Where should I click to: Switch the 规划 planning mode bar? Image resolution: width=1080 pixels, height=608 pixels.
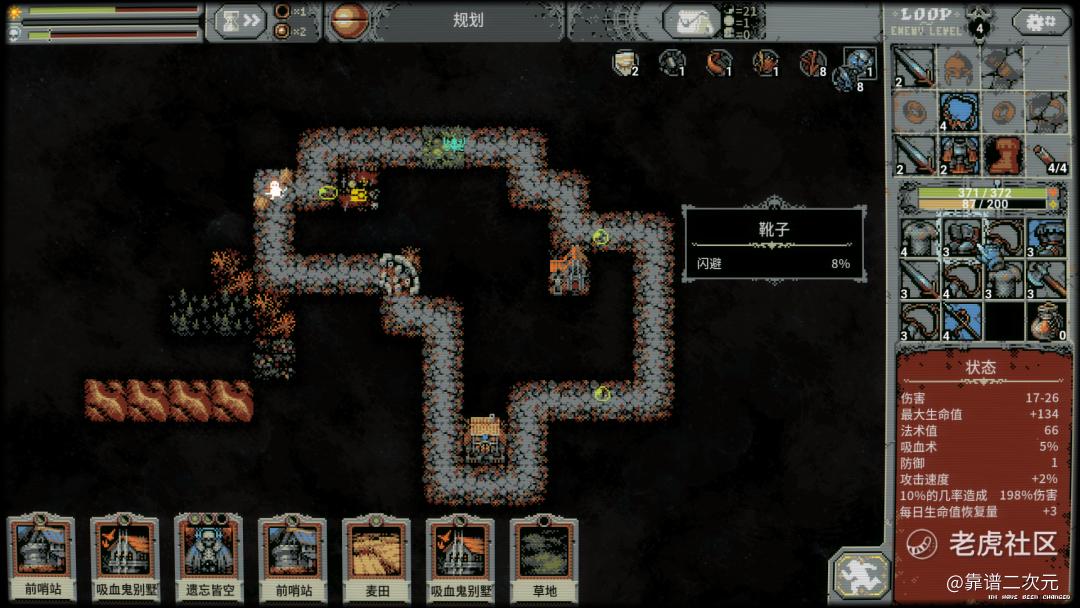[x=467, y=20]
